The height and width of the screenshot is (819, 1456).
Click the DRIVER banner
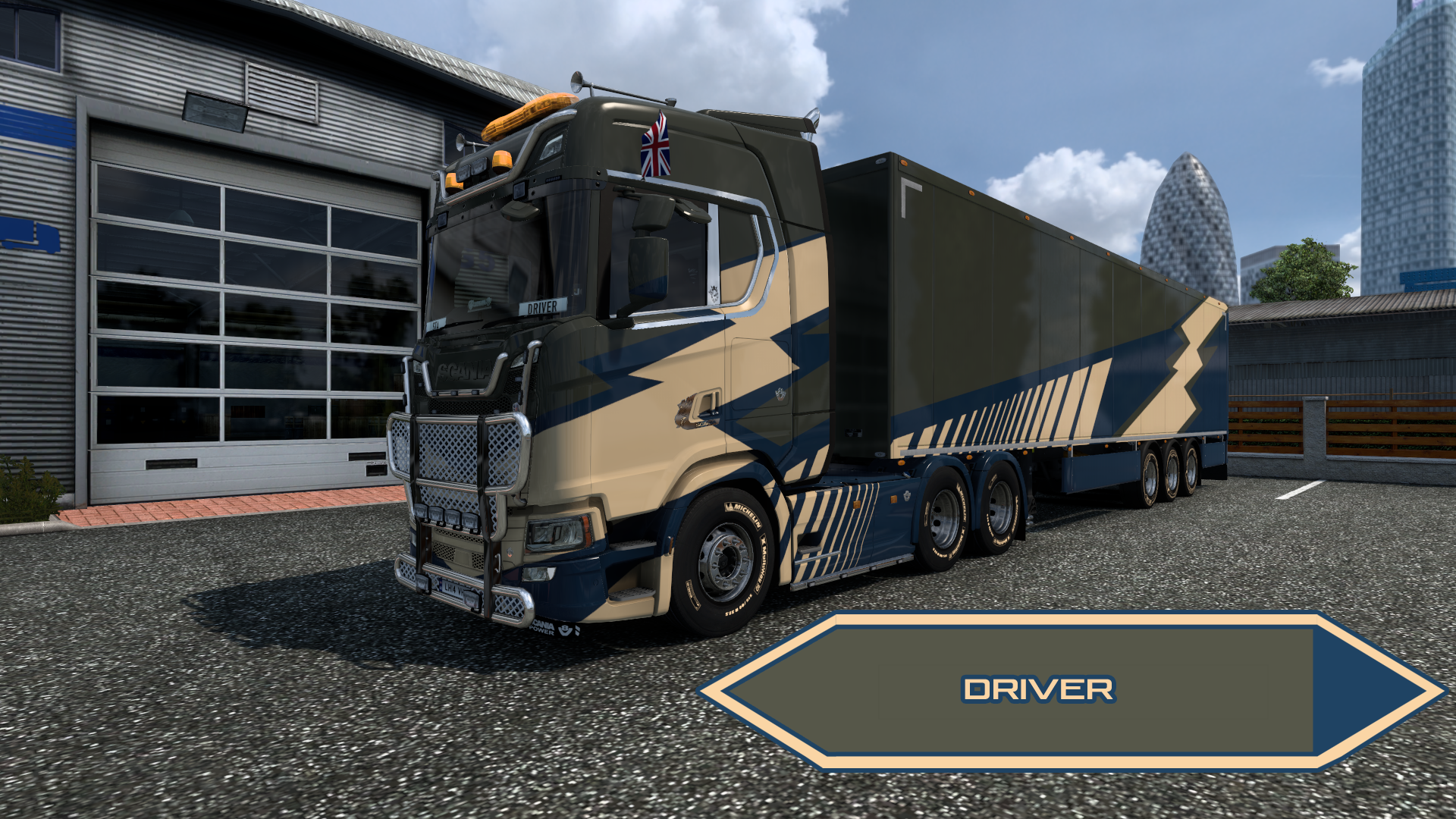[1037, 690]
